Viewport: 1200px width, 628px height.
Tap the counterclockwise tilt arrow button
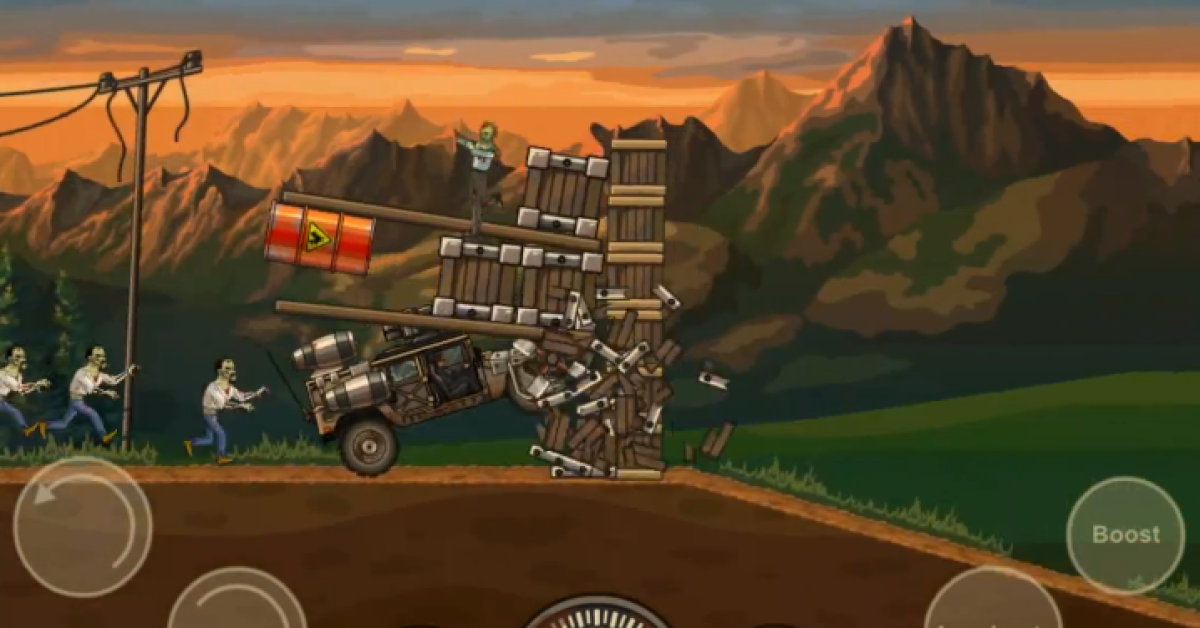click(82, 526)
